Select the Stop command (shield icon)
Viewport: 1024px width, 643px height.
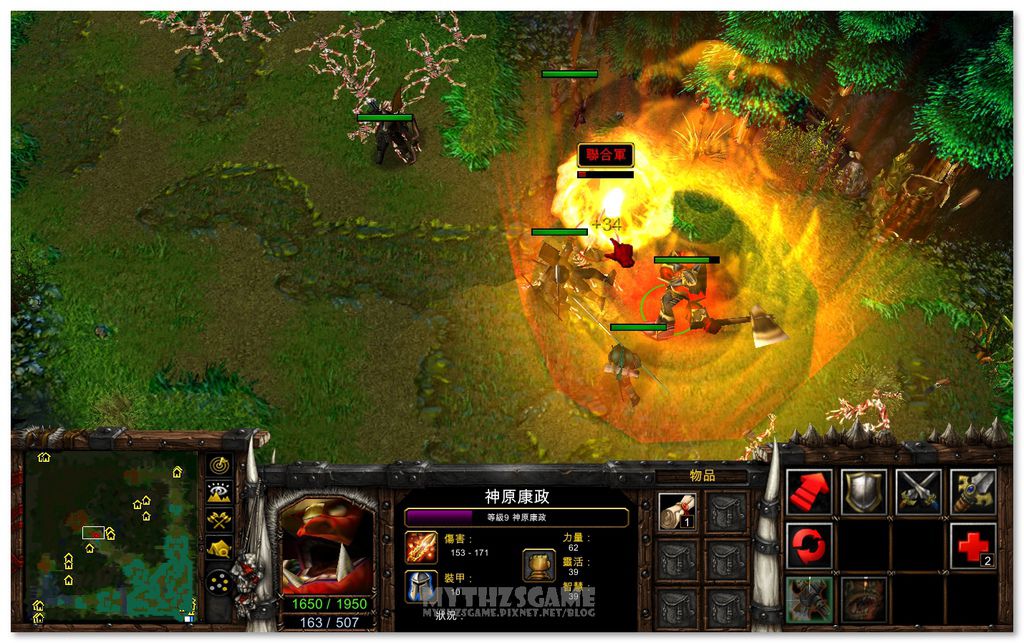point(863,491)
